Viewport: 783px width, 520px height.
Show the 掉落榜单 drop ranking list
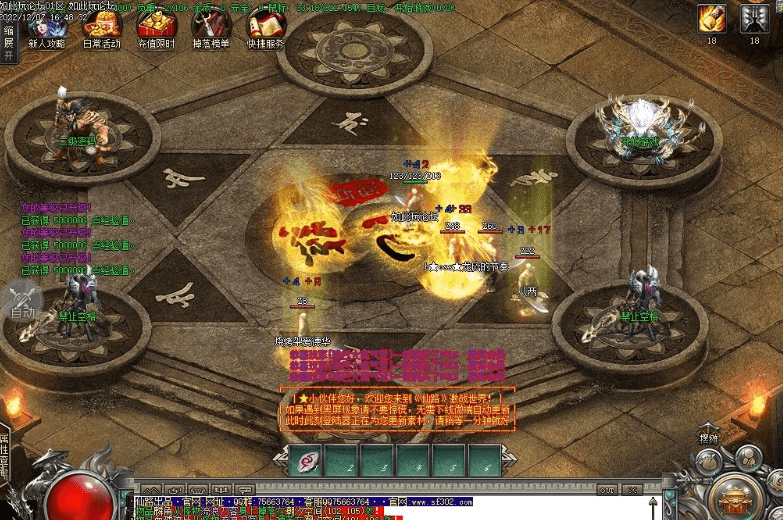(210, 28)
